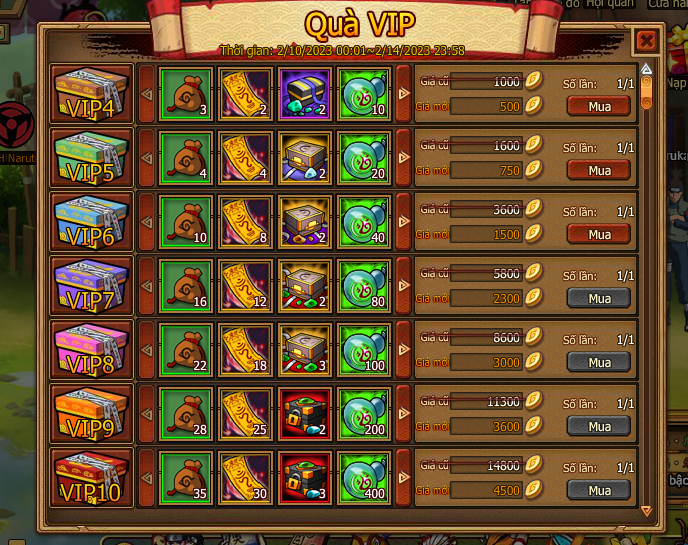Click Mua on the VIP7 row

tap(599, 298)
